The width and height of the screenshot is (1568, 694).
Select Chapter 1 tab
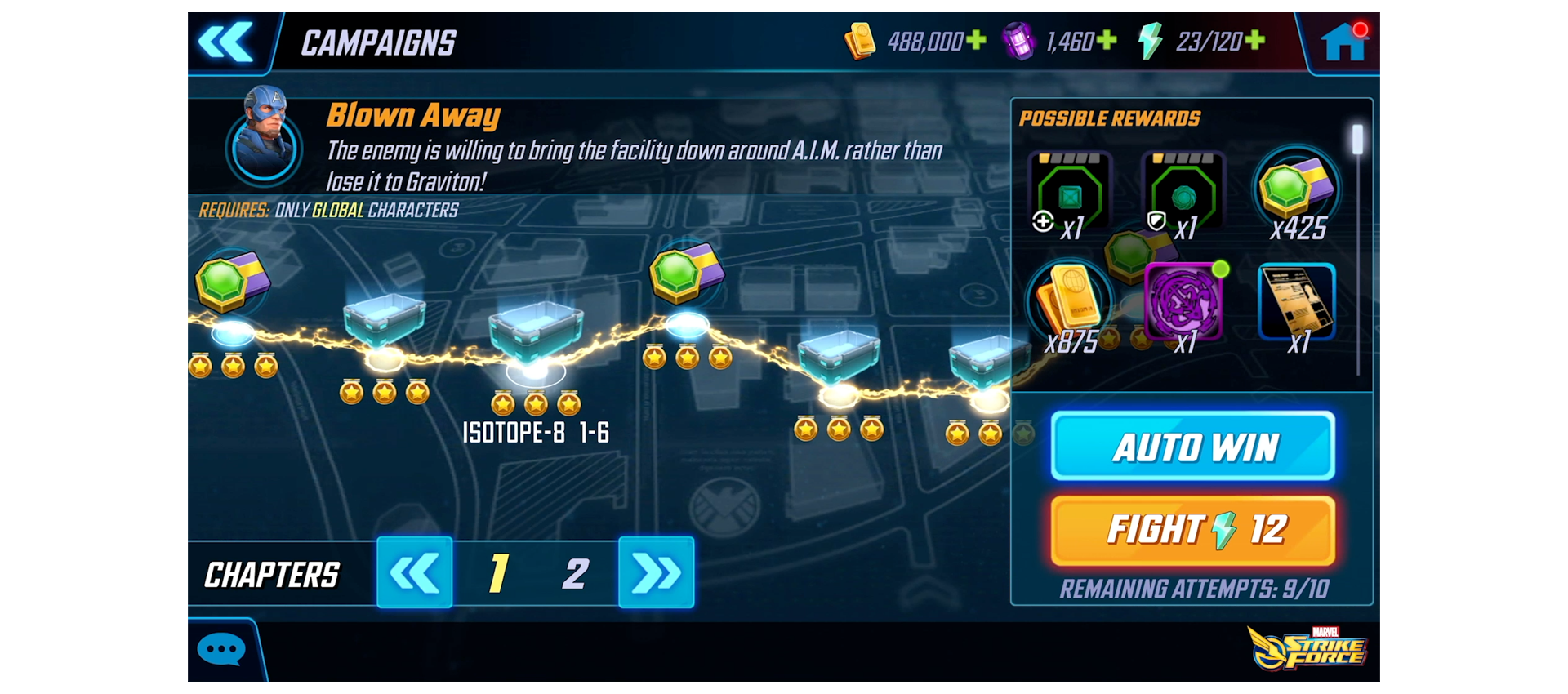[x=499, y=574]
